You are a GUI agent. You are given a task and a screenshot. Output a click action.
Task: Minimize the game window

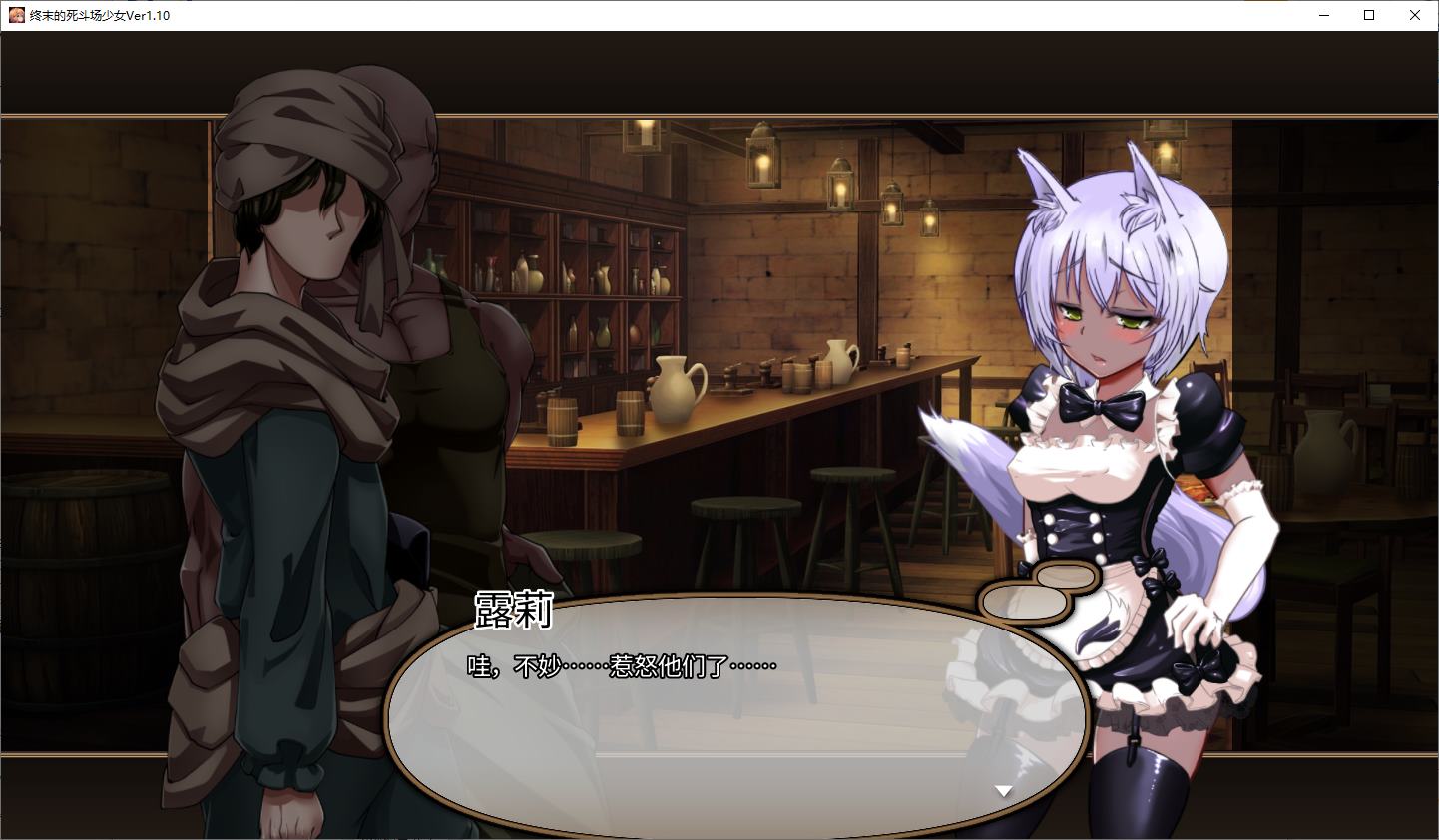(1324, 15)
